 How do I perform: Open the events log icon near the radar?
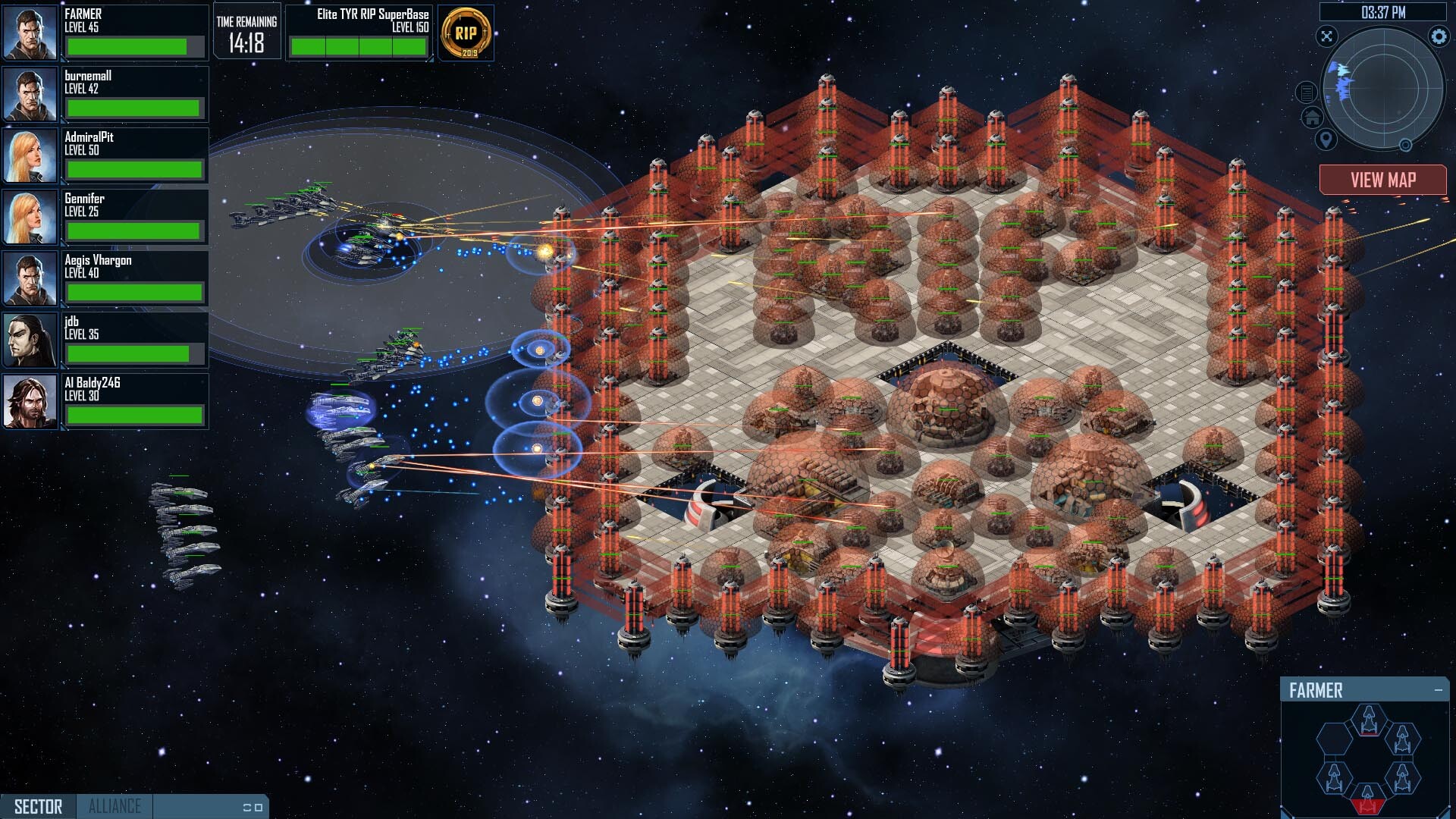1307,93
